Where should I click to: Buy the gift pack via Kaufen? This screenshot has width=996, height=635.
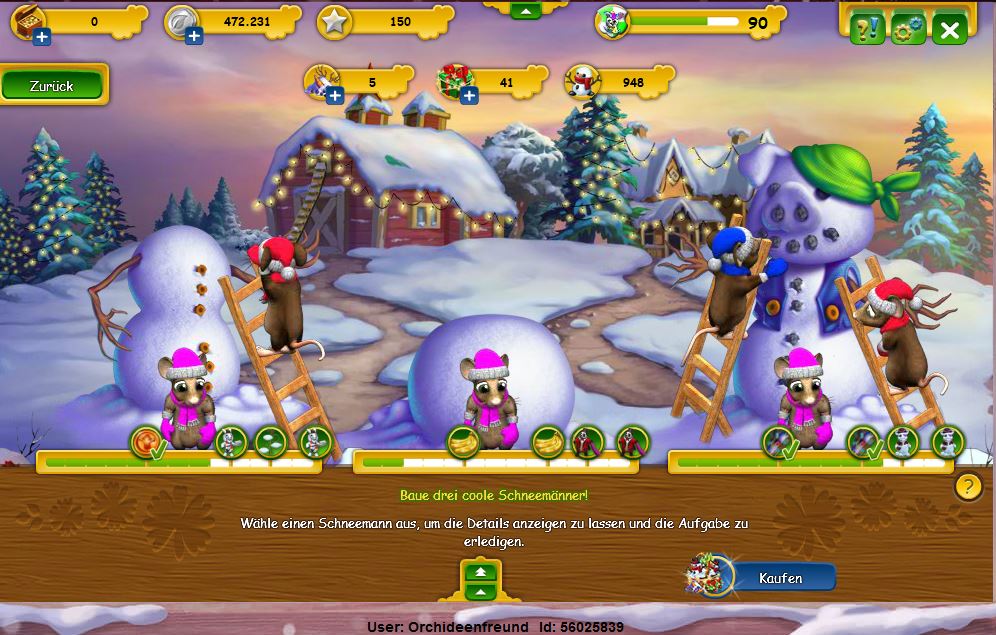point(780,578)
